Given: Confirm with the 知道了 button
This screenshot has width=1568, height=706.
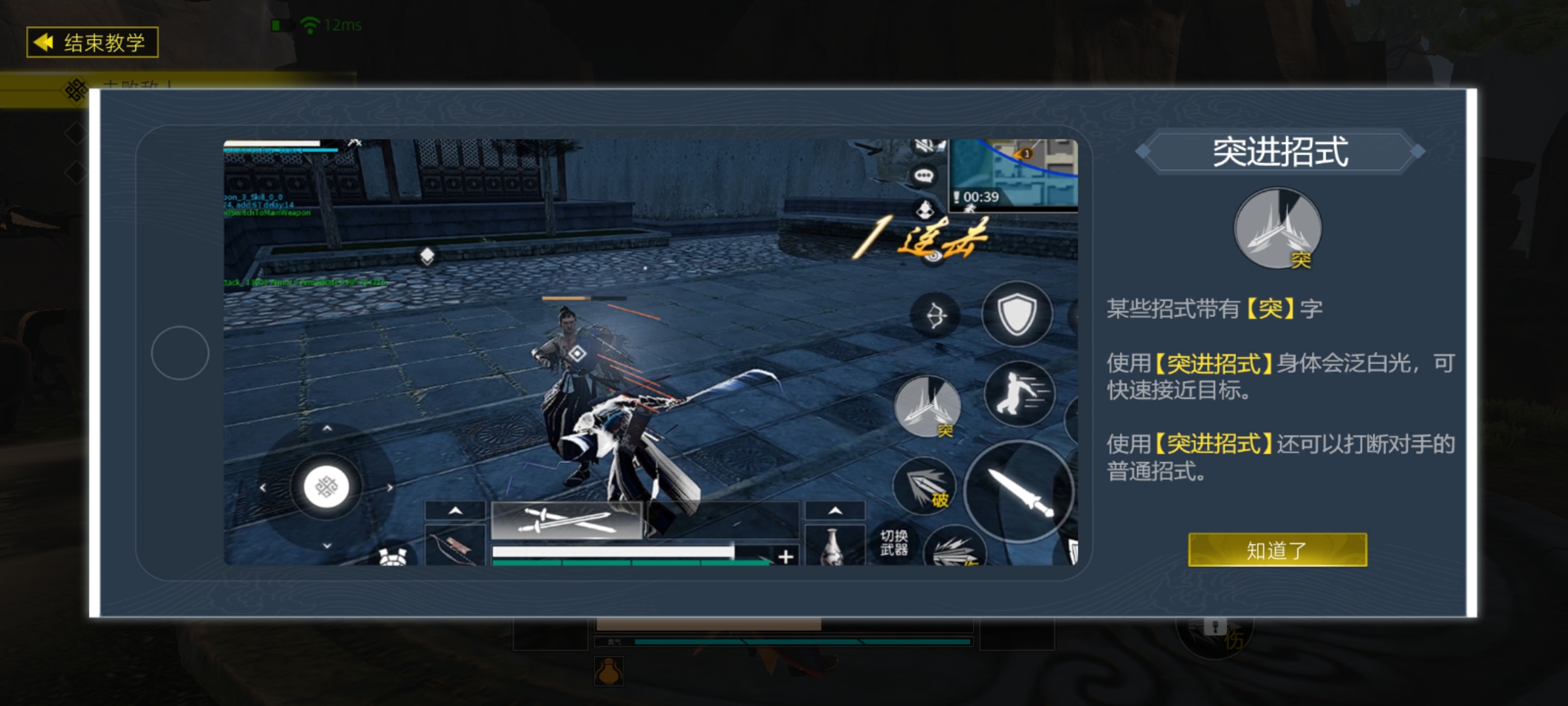Looking at the screenshot, I should pos(1276,550).
